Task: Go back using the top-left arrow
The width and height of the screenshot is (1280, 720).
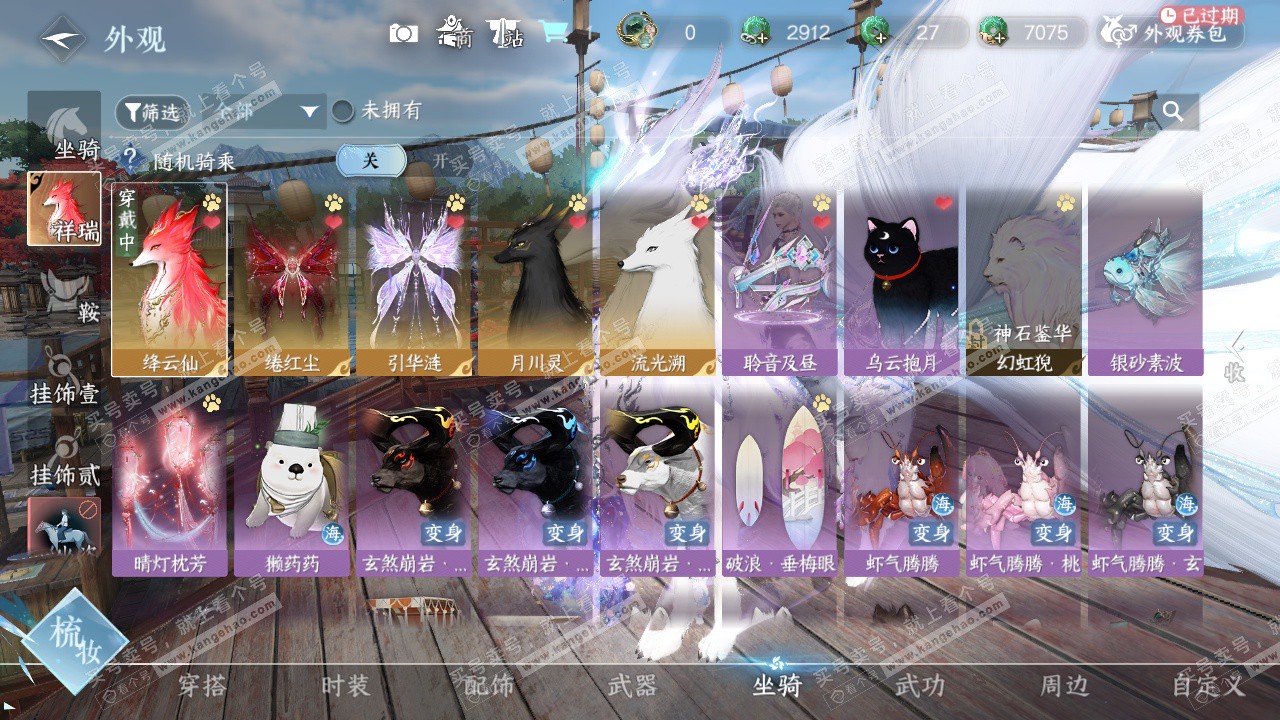Action: tap(61, 39)
